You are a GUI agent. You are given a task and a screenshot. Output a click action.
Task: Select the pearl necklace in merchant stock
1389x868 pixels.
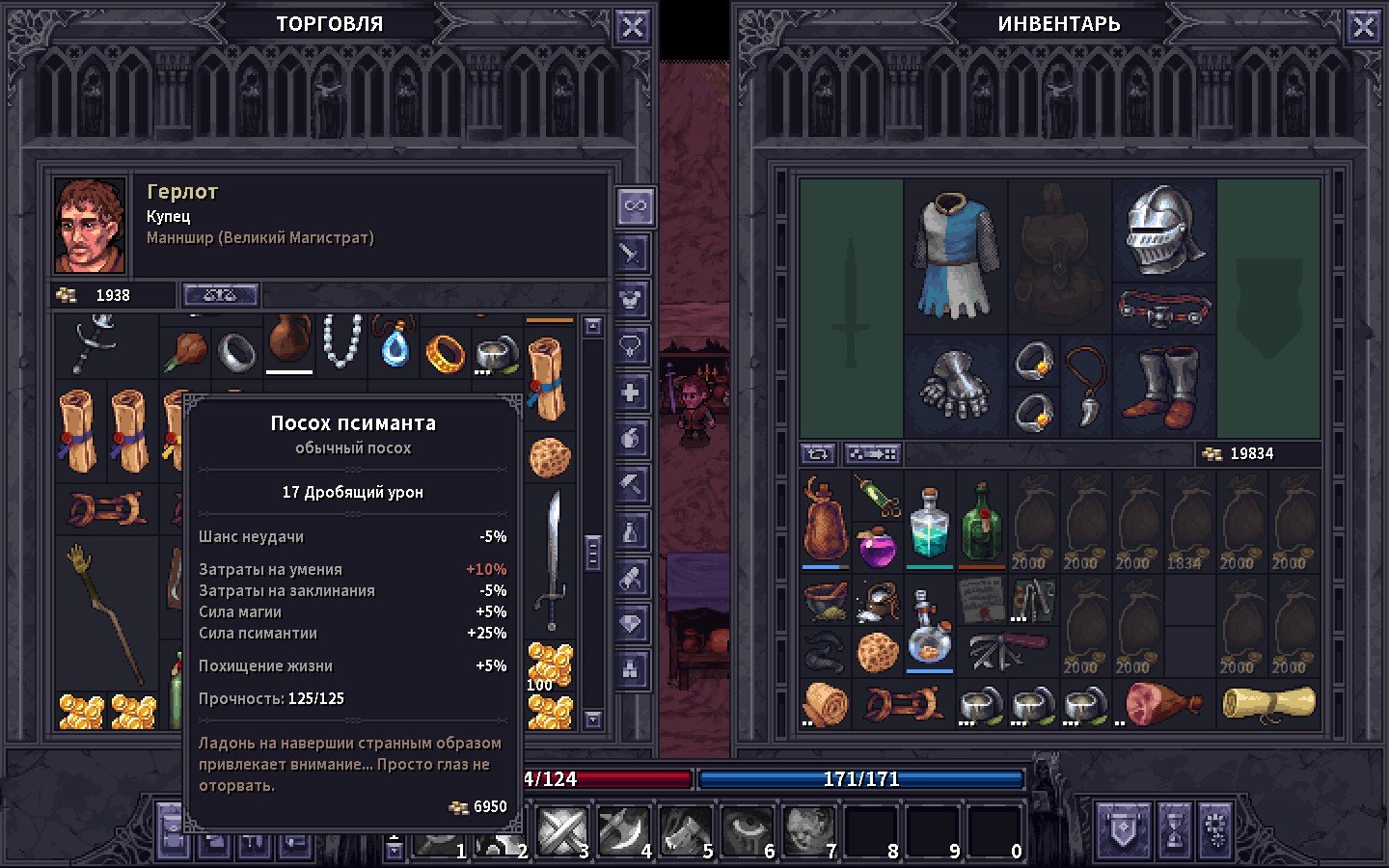[x=341, y=342]
